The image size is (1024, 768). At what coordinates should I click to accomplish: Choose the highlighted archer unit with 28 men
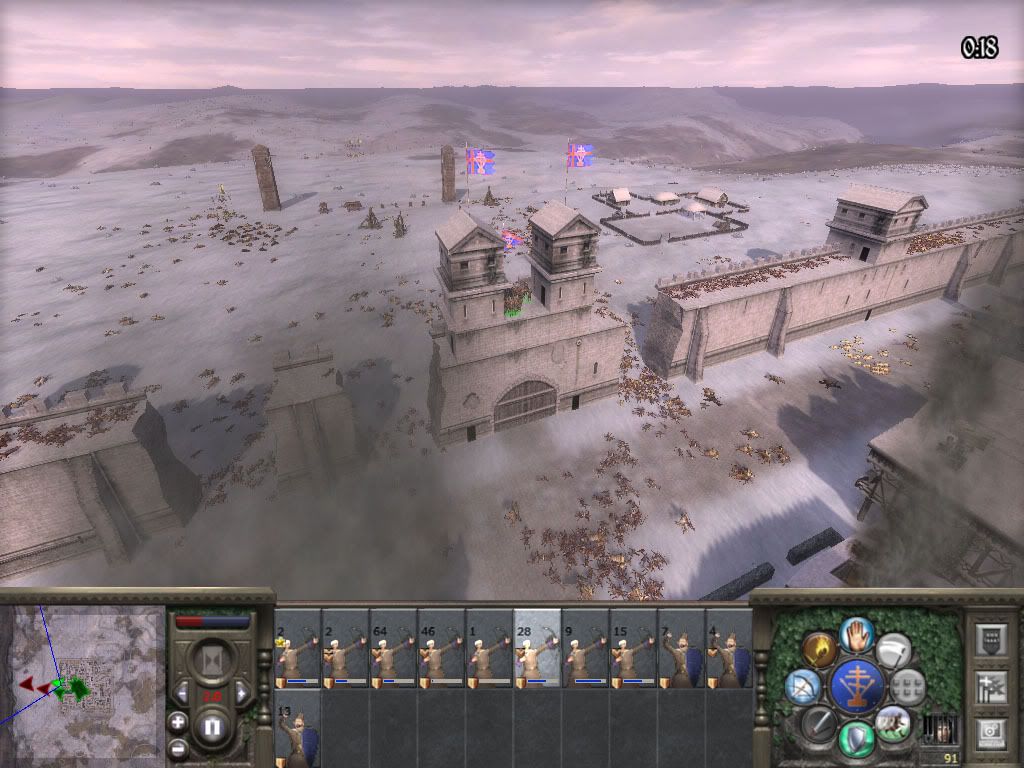[x=537, y=649]
